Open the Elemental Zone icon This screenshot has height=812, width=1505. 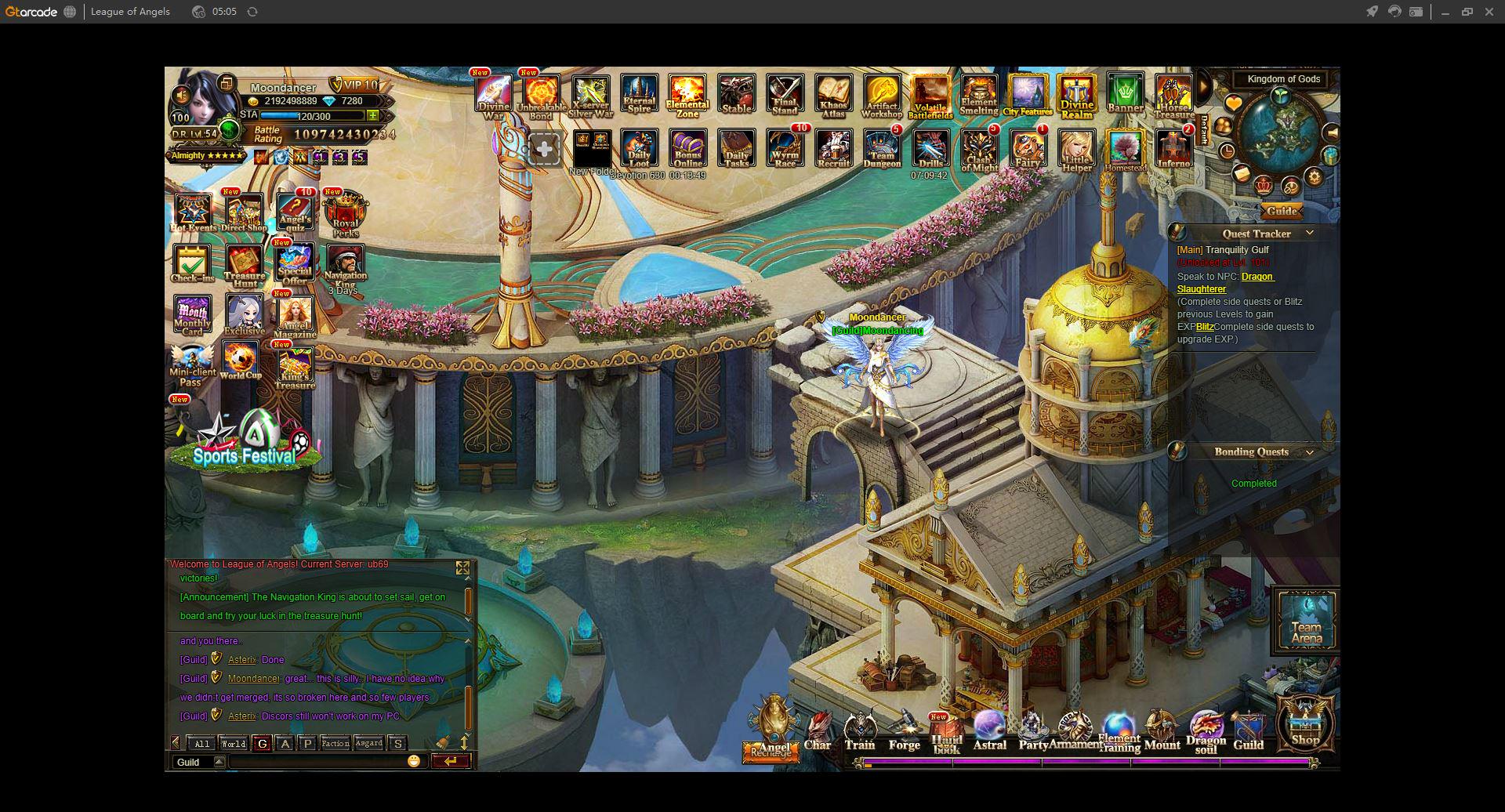pyautogui.click(x=687, y=96)
